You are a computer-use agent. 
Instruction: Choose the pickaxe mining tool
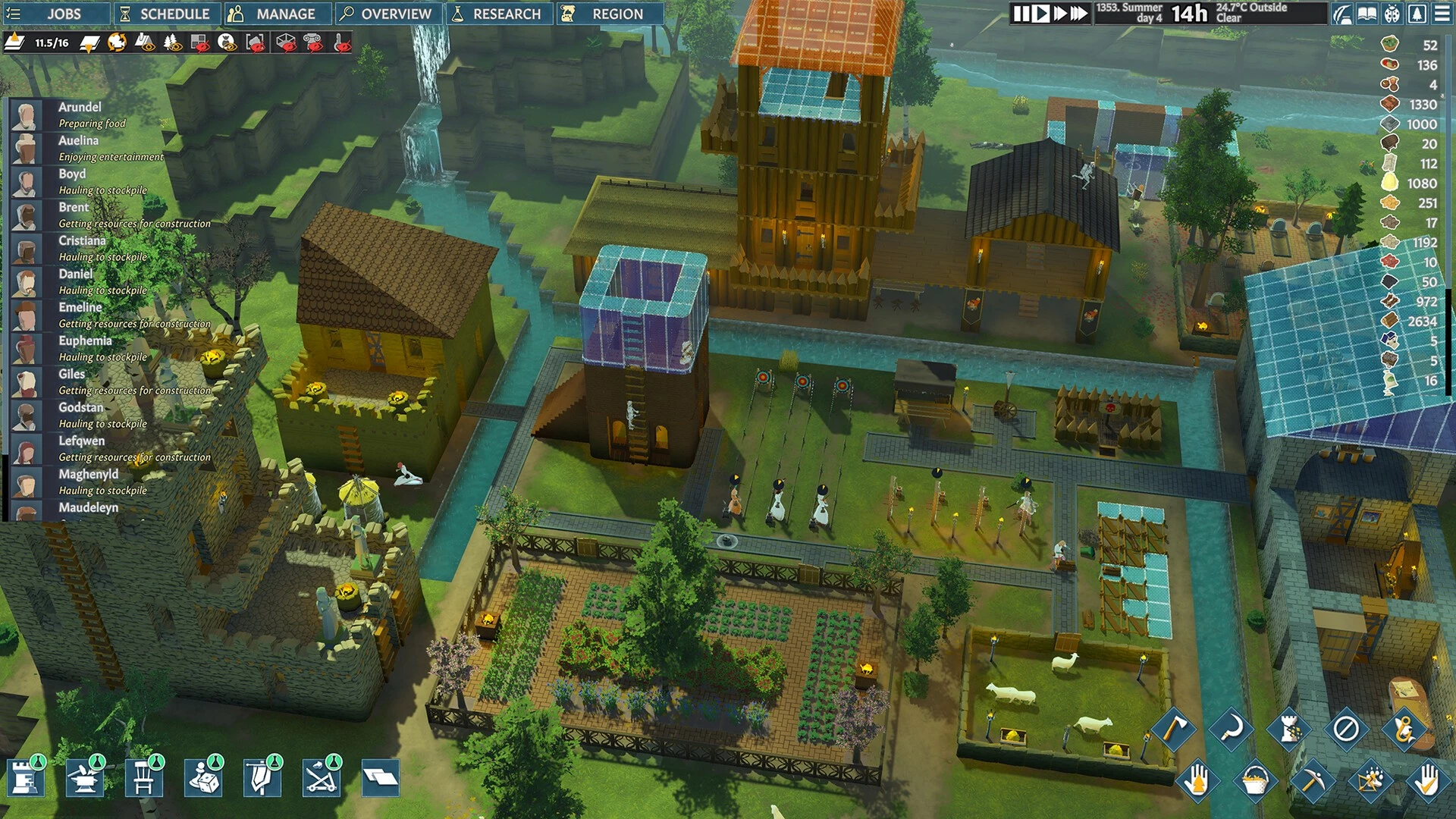point(1311,780)
